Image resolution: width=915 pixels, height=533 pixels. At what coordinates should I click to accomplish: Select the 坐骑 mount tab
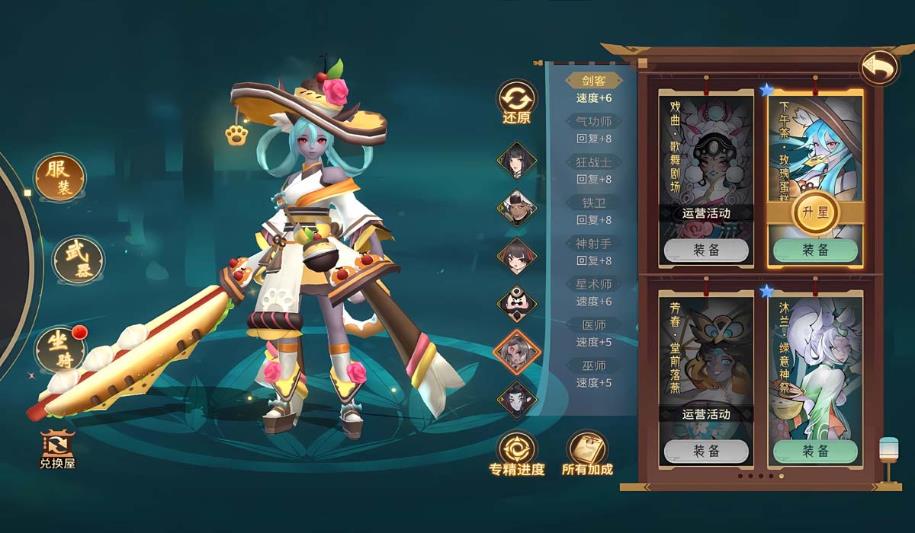[x=60, y=347]
